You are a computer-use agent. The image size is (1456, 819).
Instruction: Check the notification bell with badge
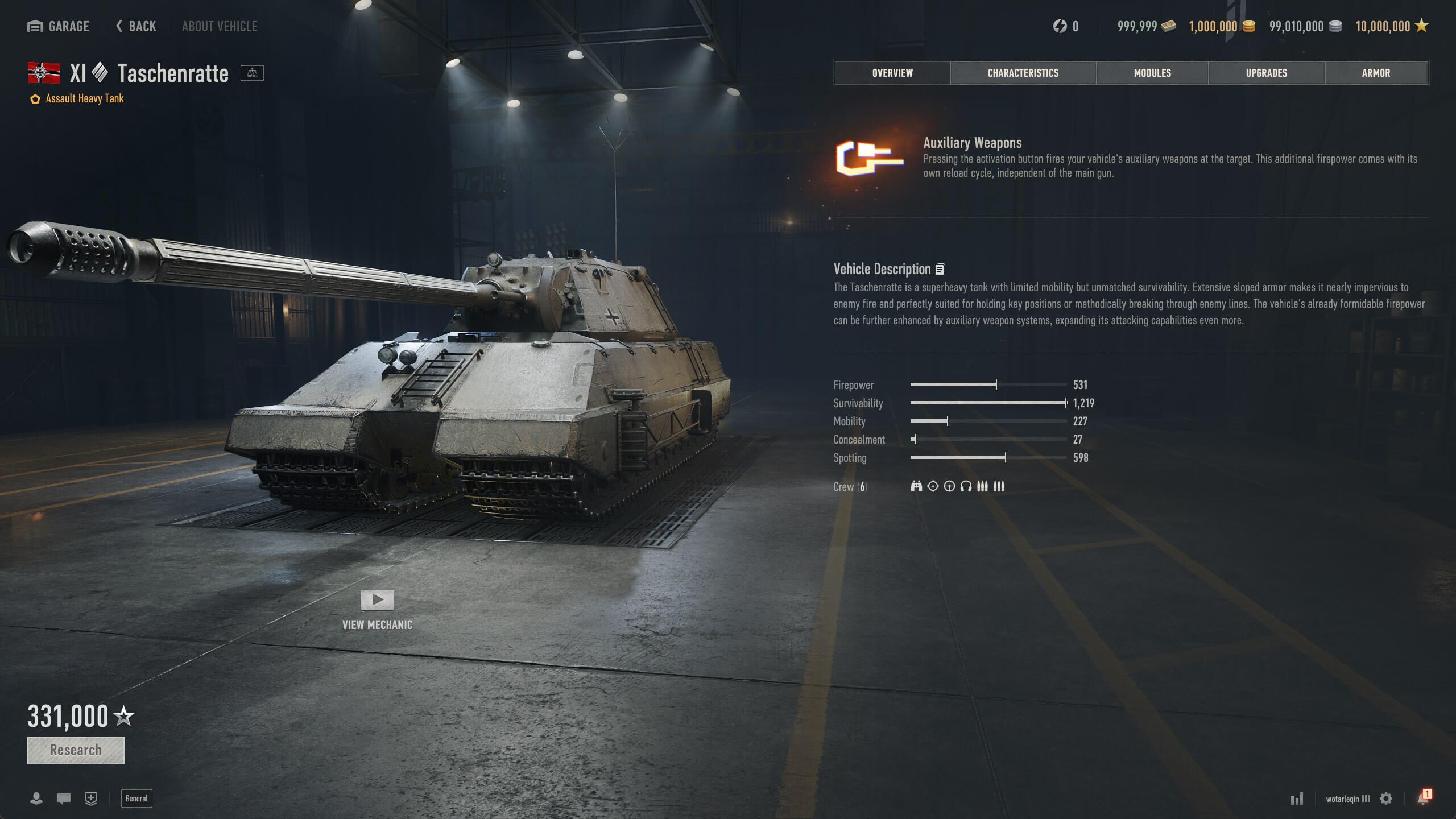(1424, 797)
